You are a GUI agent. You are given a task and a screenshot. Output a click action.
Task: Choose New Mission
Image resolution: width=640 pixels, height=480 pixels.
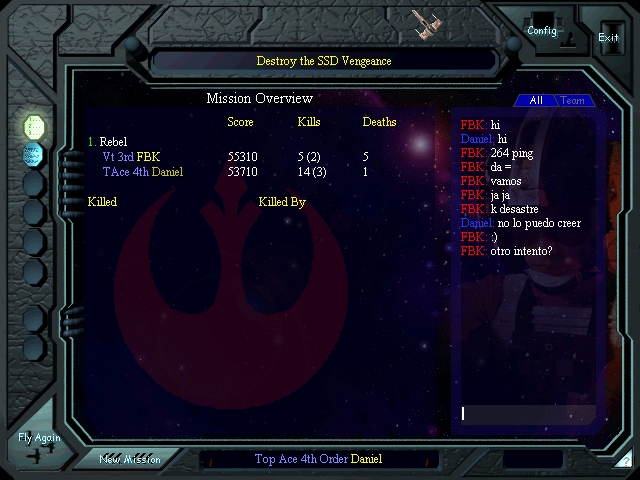point(129,459)
